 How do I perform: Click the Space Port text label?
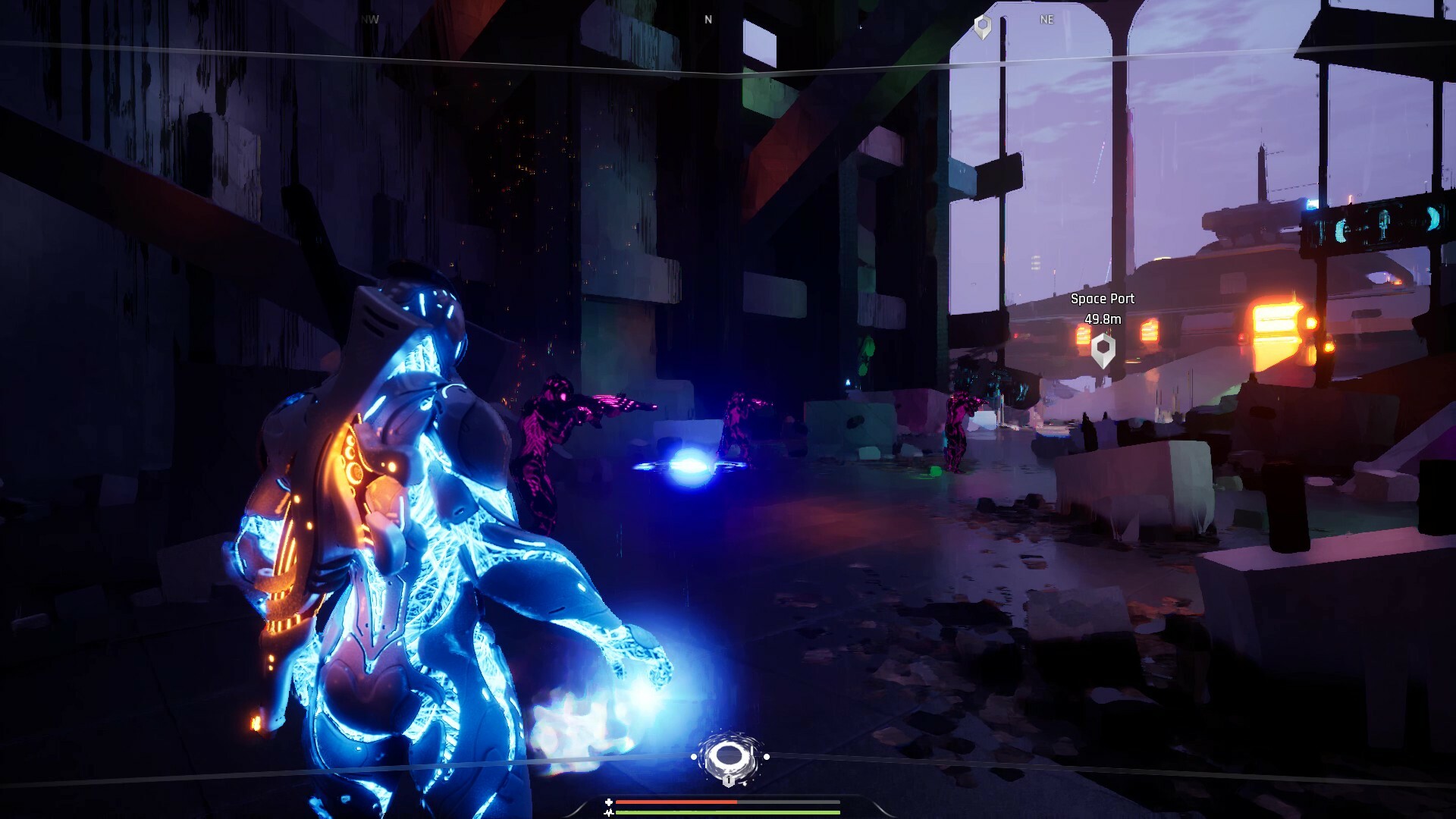click(x=1102, y=299)
